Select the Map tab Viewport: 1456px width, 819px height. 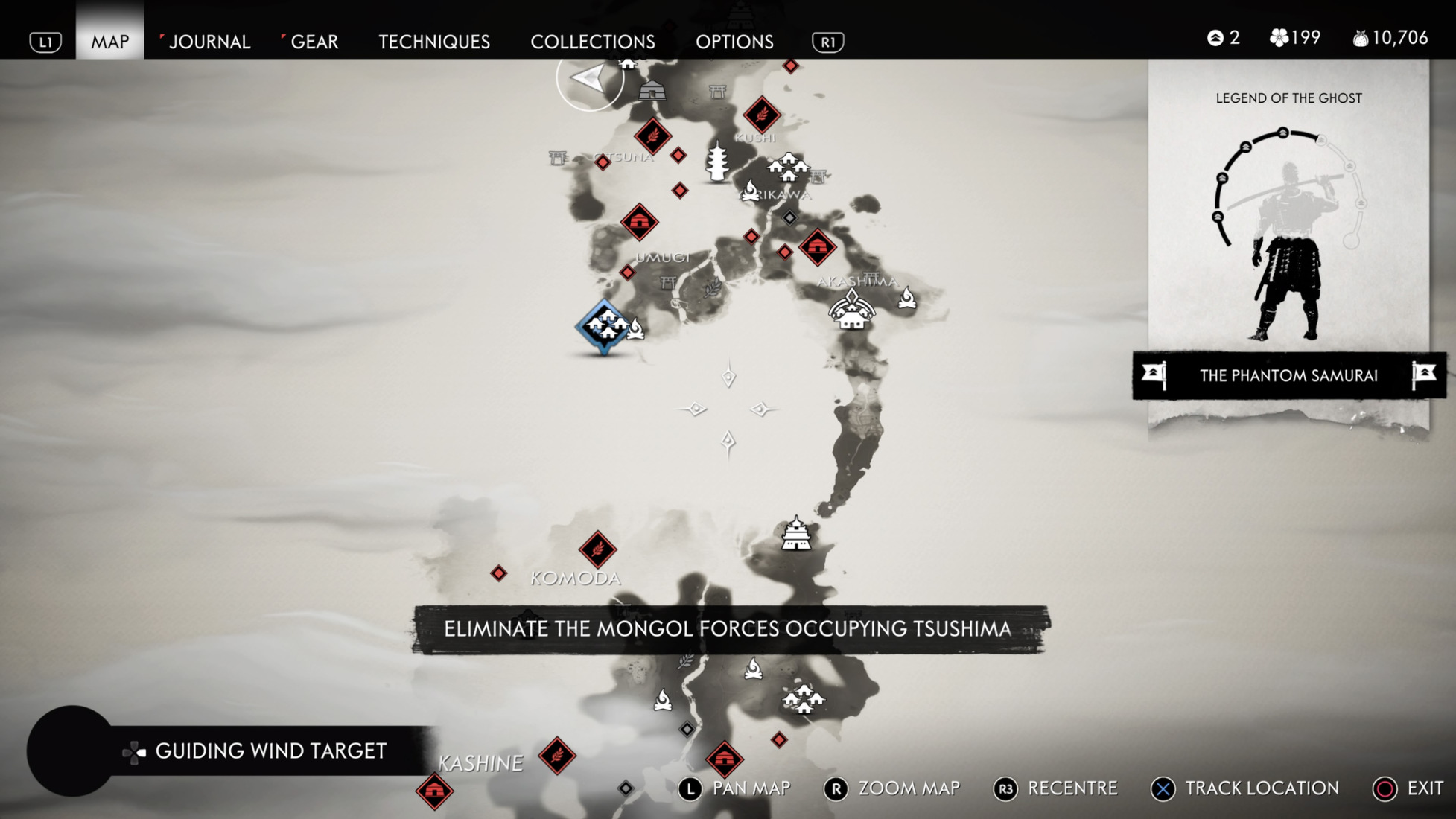tap(110, 42)
